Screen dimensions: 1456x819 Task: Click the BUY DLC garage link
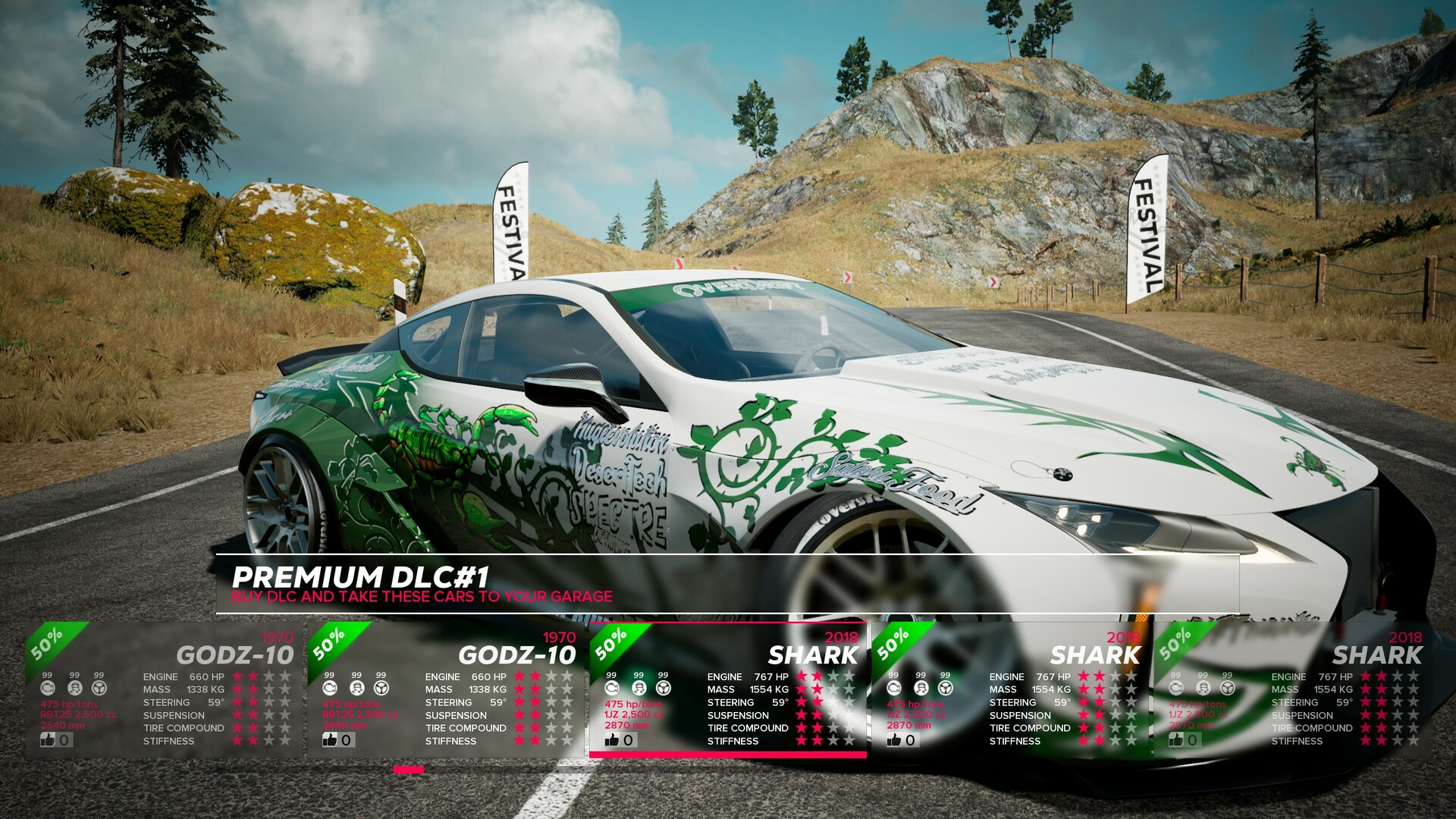(423, 596)
